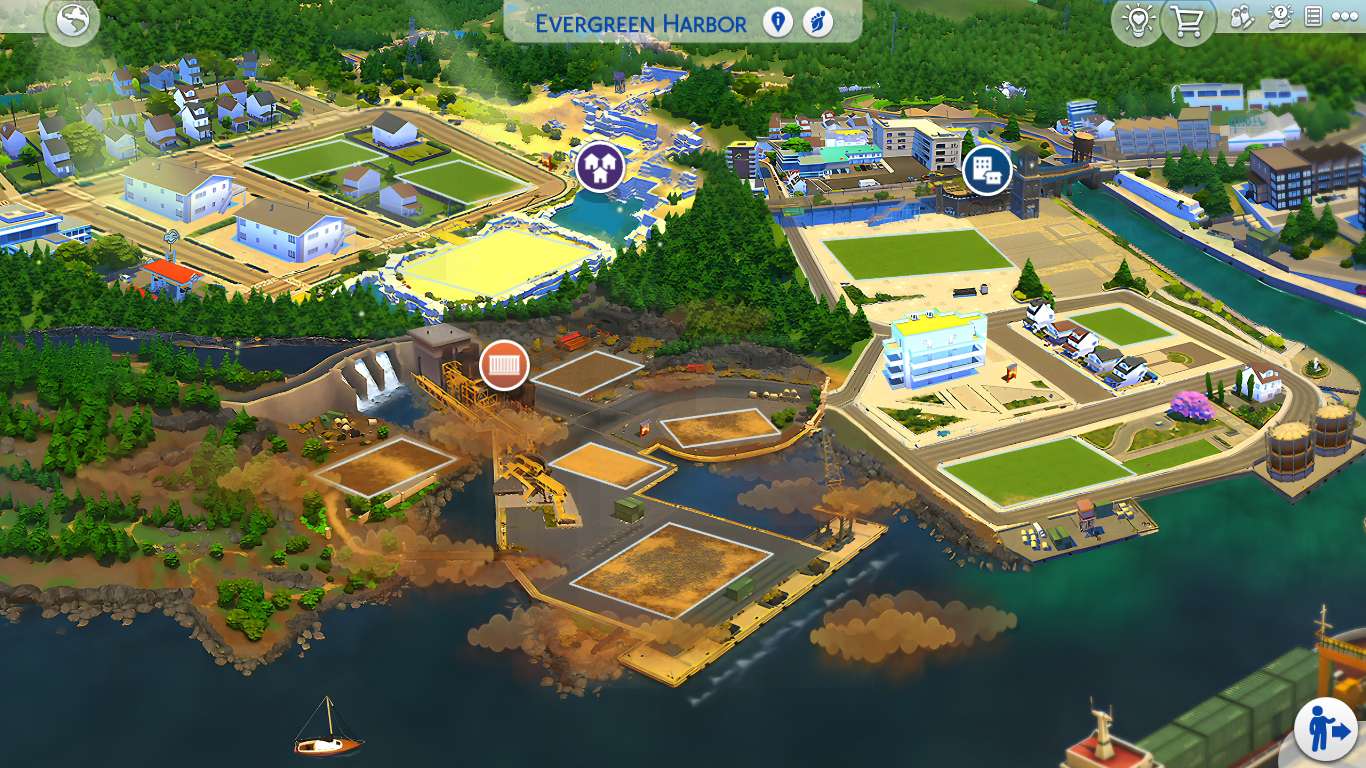Open the list panel icon
This screenshot has height=768, width=1366.
(x=1314, y=17)
